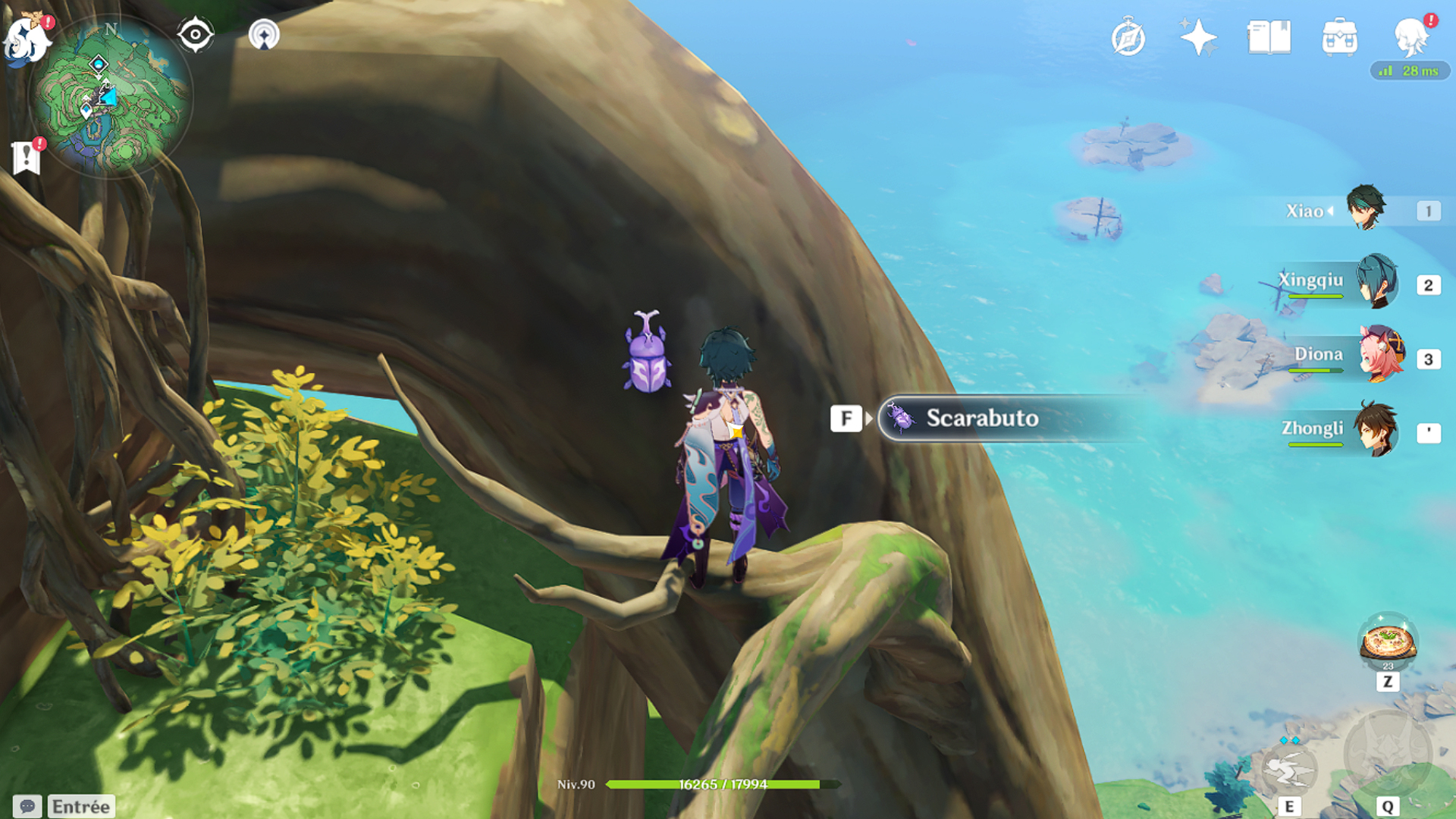Open the adventurer handbook book icon
Viewport: 1456px width, 819px height.
tap(1269, 38)
